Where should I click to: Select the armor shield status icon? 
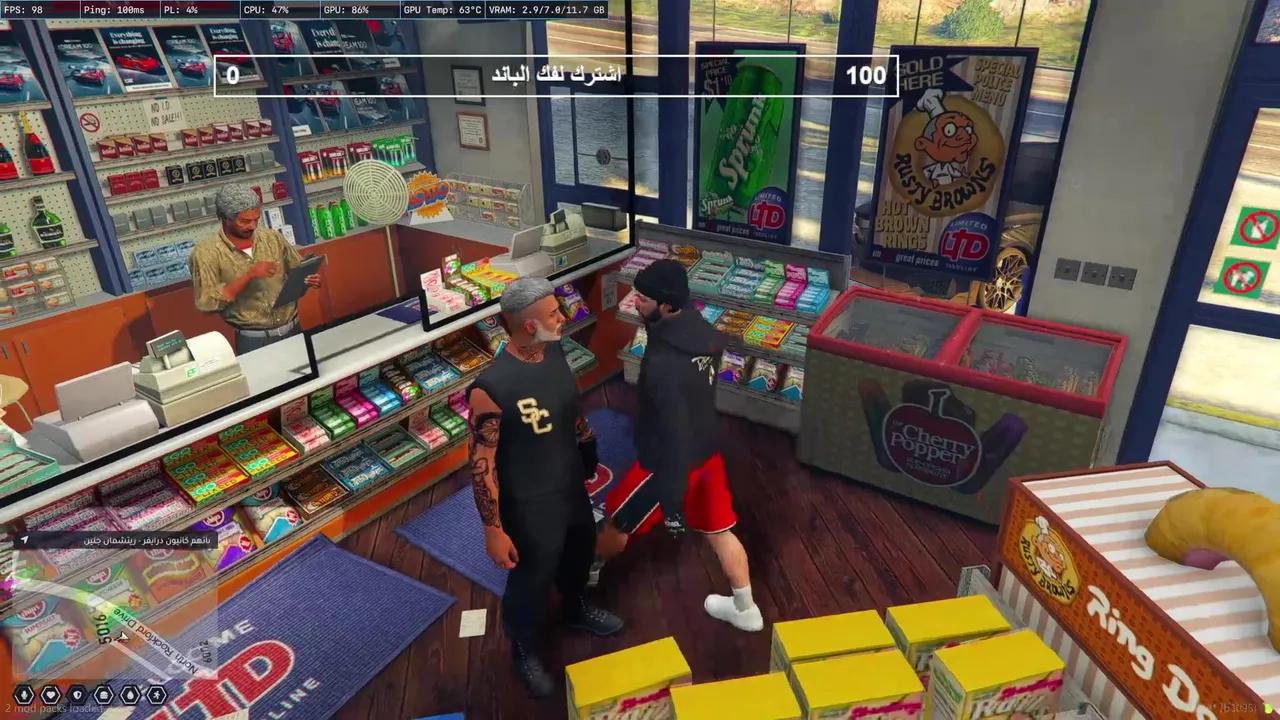77,693
